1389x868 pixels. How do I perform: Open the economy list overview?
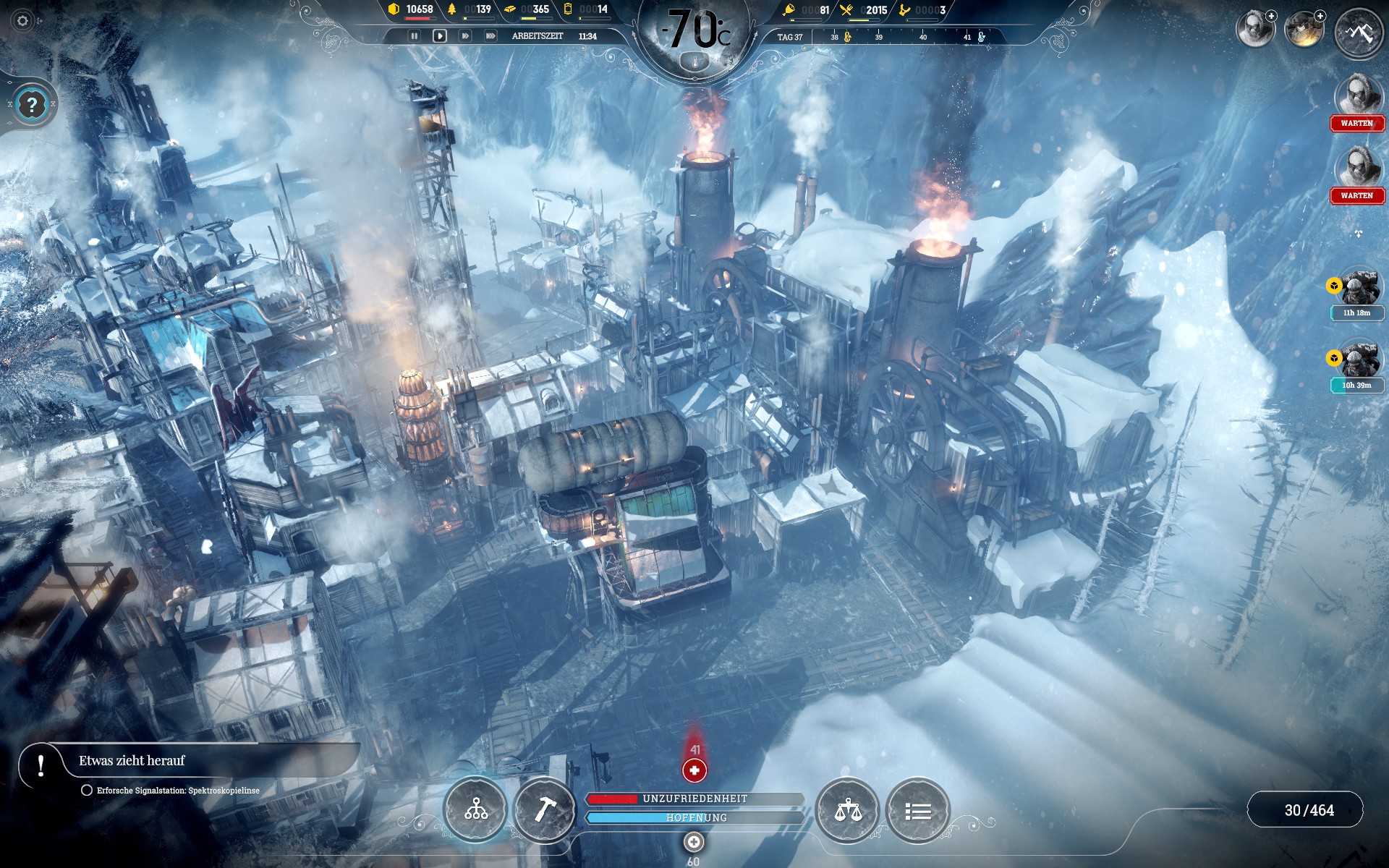tap(917, 811)
